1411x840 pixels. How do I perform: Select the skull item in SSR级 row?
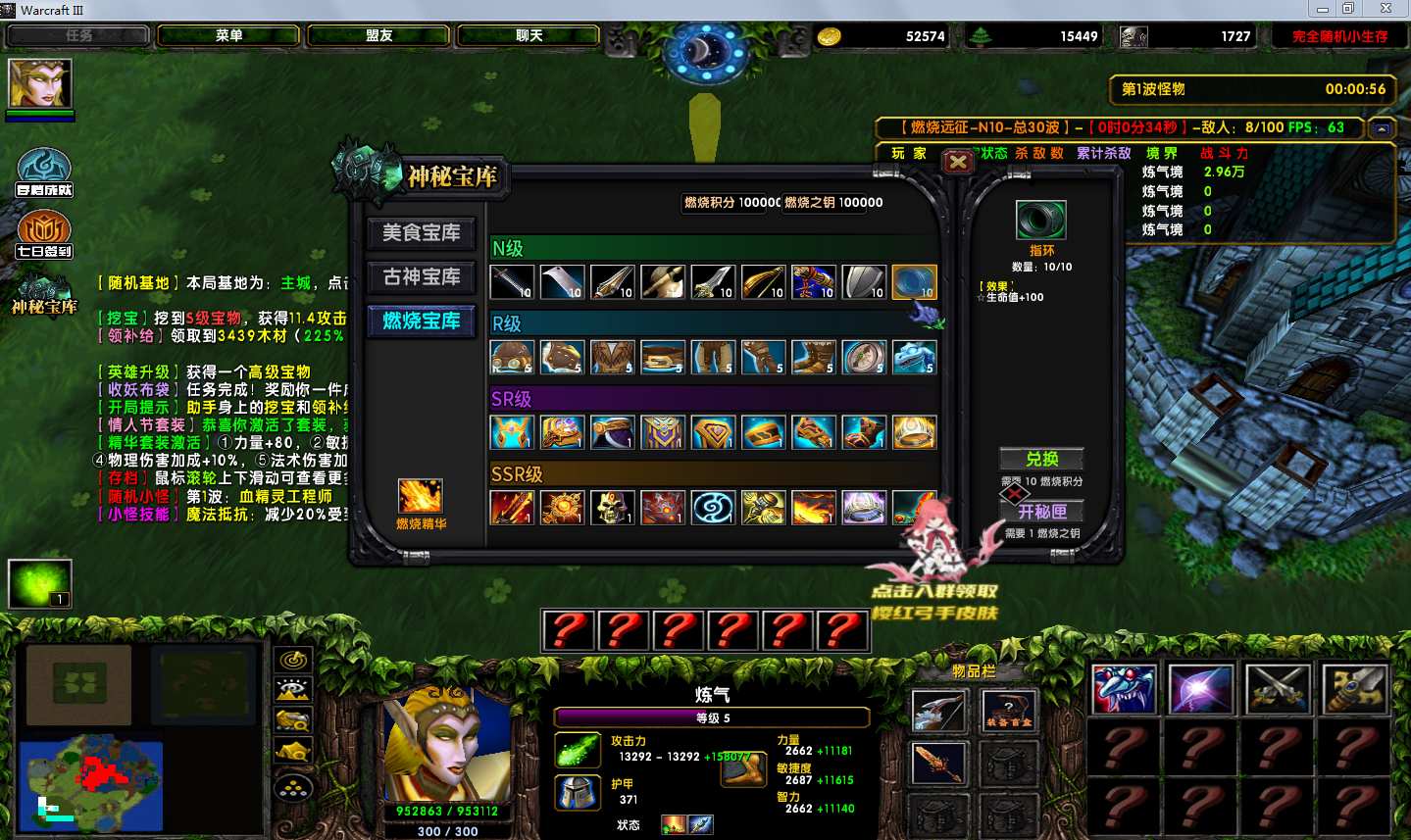pyautogui.click(x=612, y=508)
